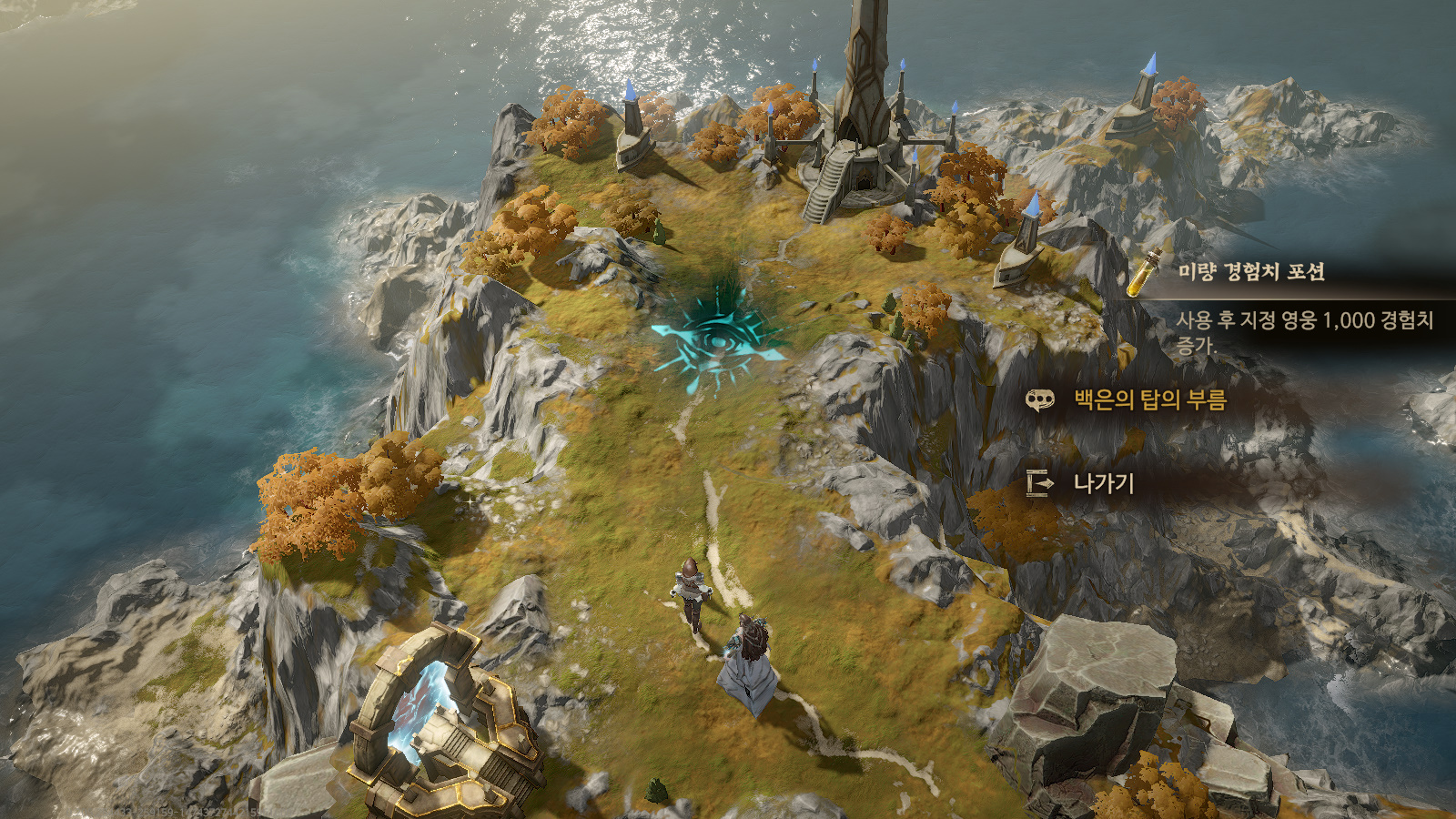
Task: Choose the 백은의 탑의 부름 dialogue option
Action: click(1149, 399)
